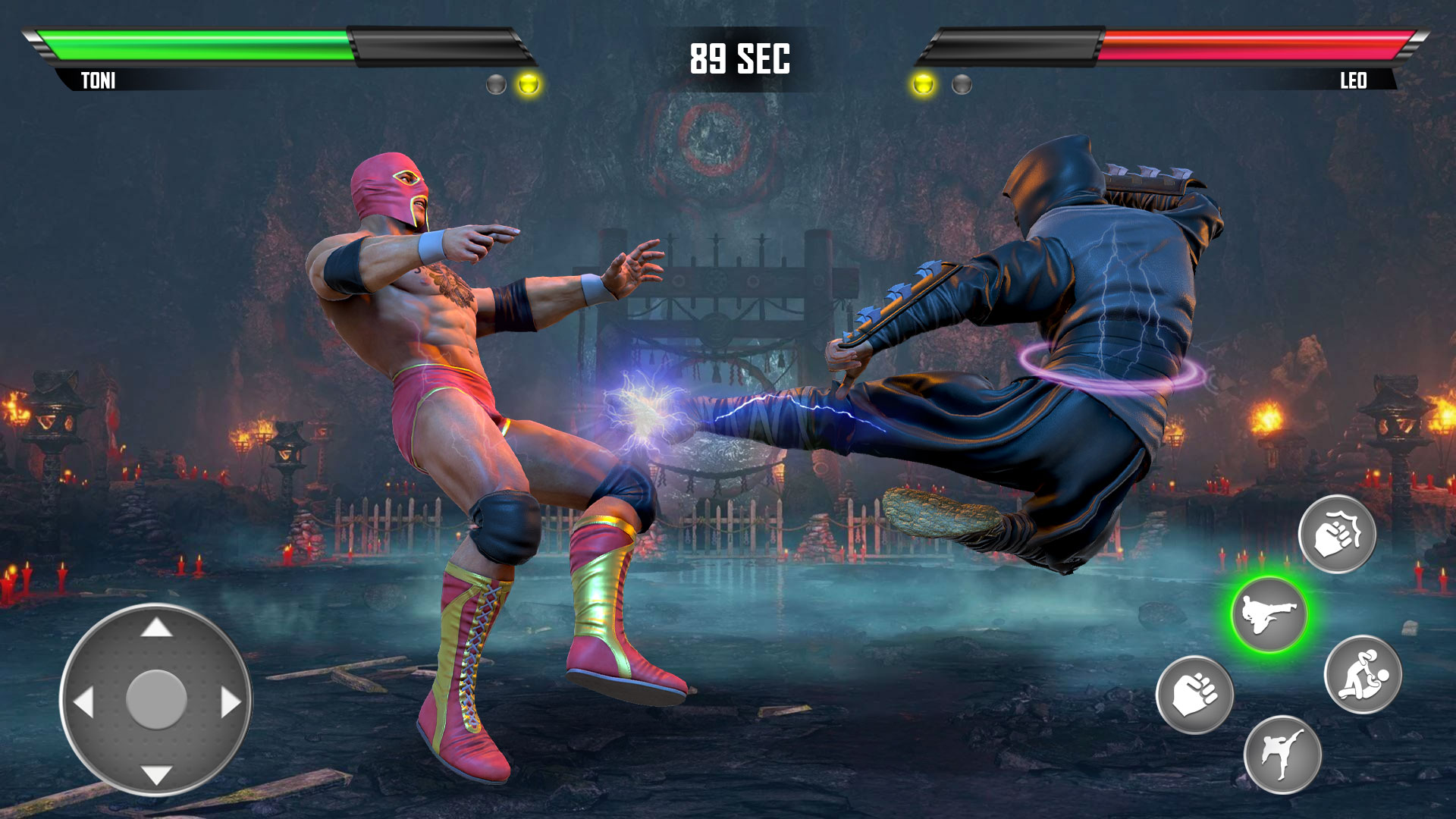
Task: Tap Toni's lit yellow round indicator
Action: tap(529, 85)
